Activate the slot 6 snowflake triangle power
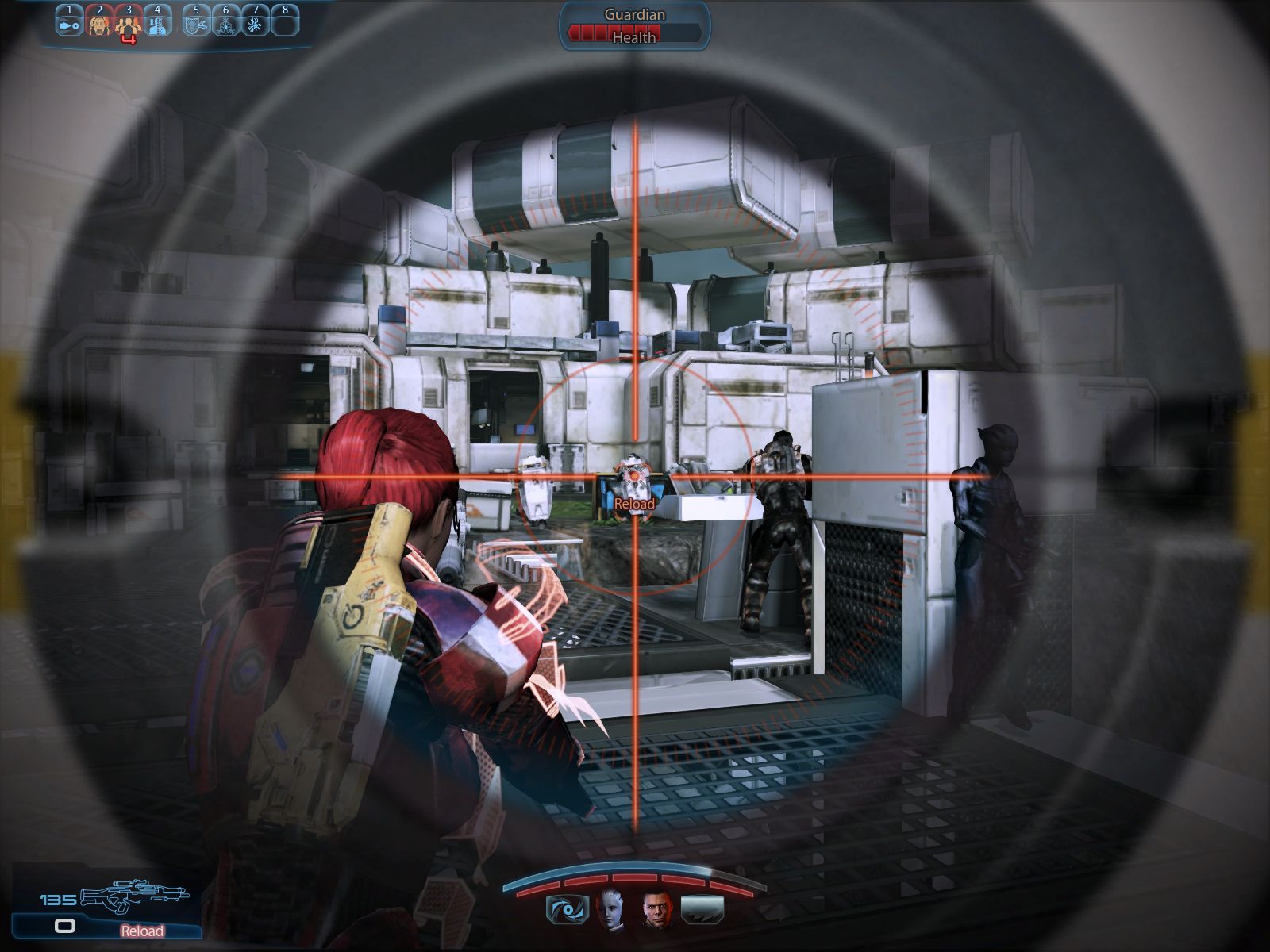This screenshot has width=1270, height=952. [x=225, y=24]
